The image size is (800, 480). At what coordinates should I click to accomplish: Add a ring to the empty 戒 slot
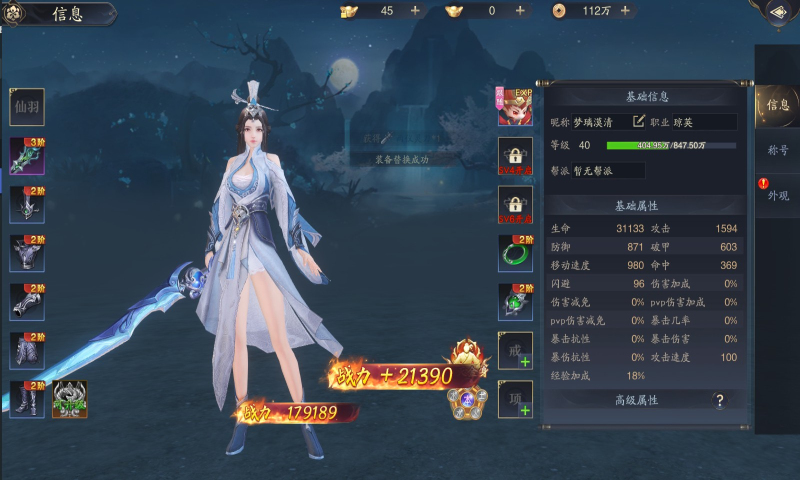tap(515, 350)
